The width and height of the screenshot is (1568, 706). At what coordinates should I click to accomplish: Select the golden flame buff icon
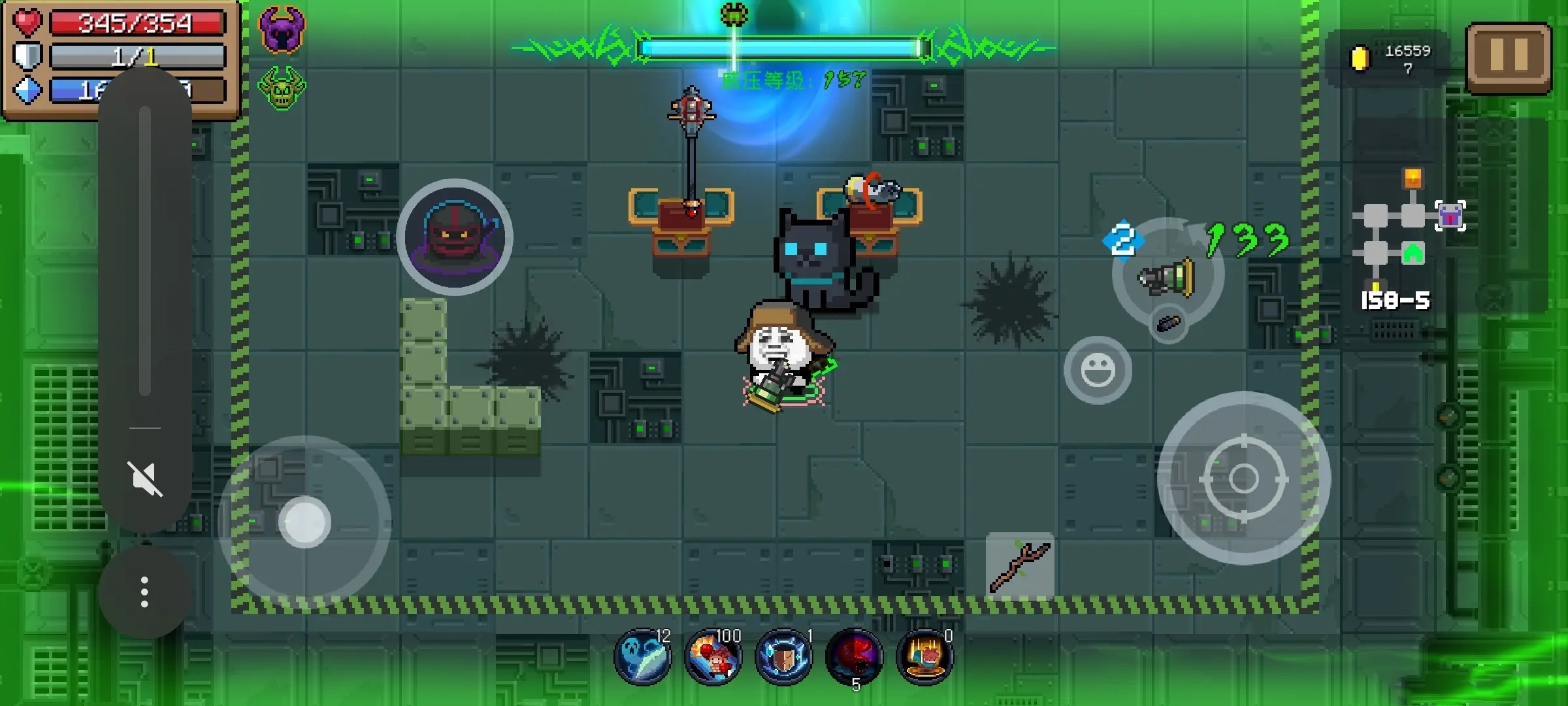pos(924,656)
